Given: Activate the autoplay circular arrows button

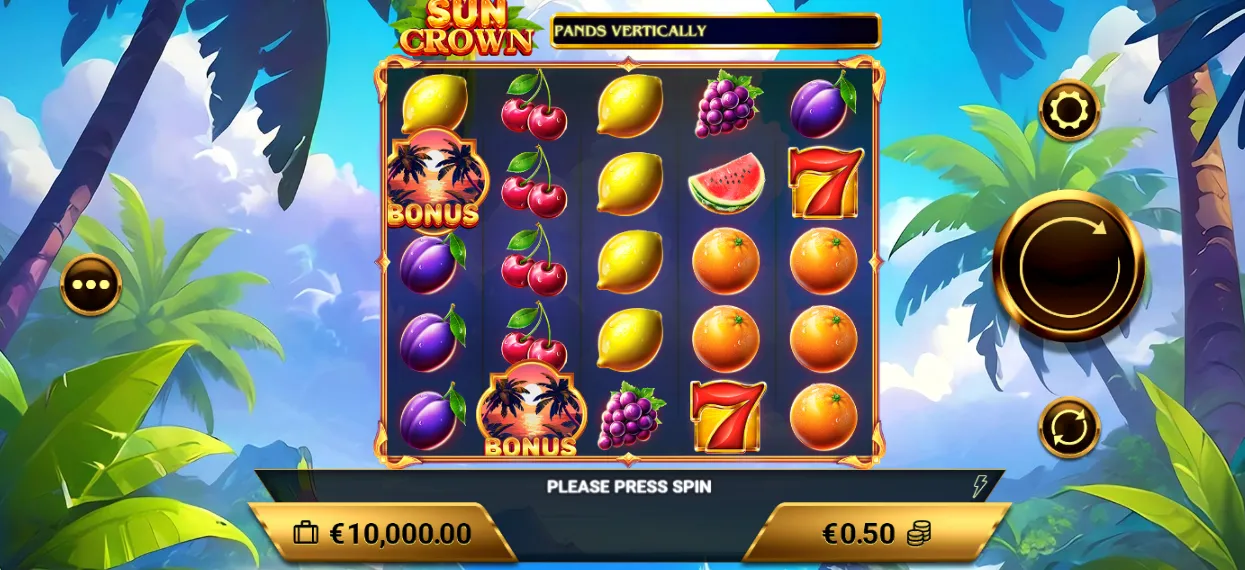Looking at the screenshot, I should click(x=1069, y=427).
